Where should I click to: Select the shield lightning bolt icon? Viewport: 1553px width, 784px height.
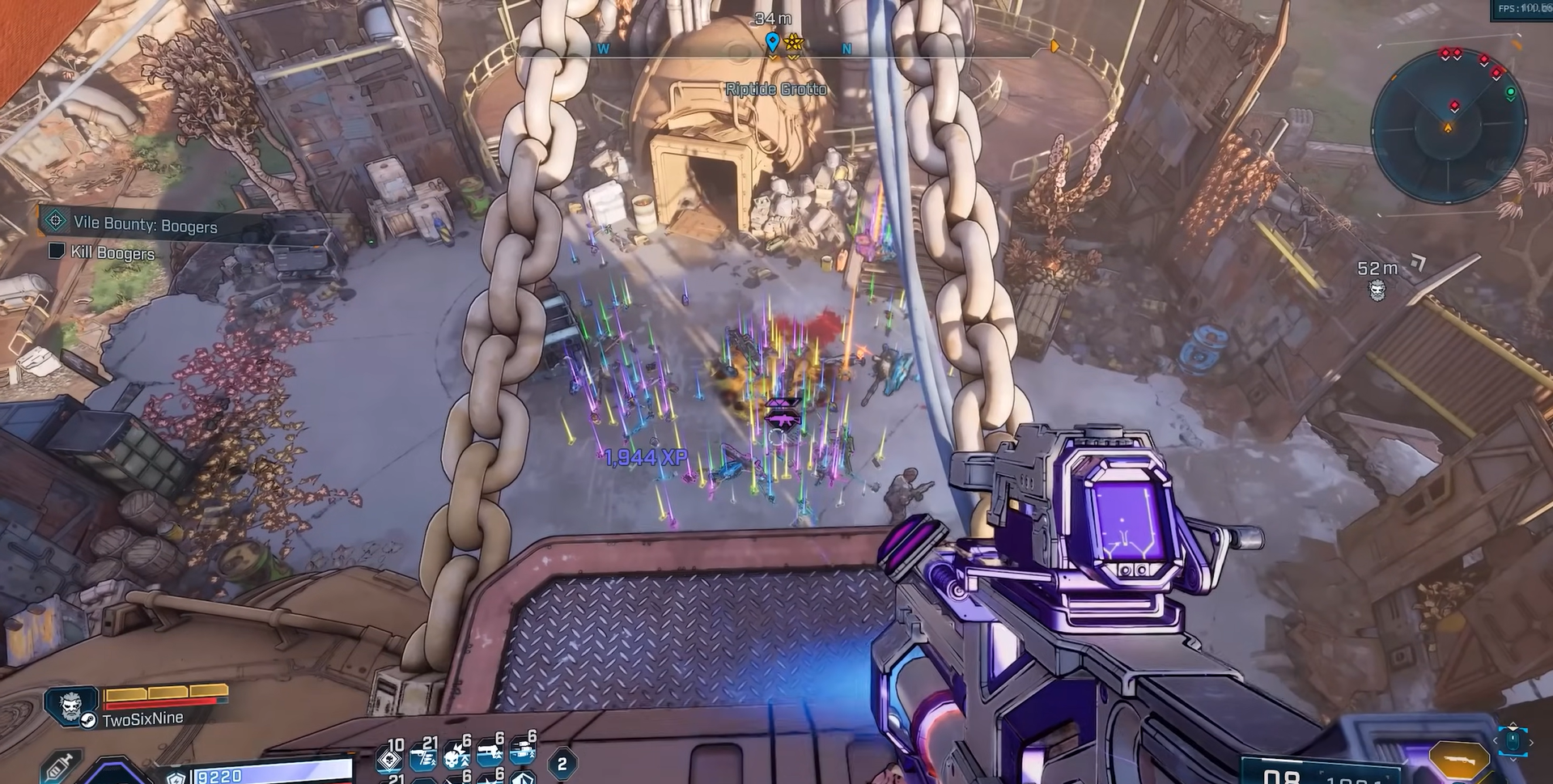(176, 778)
